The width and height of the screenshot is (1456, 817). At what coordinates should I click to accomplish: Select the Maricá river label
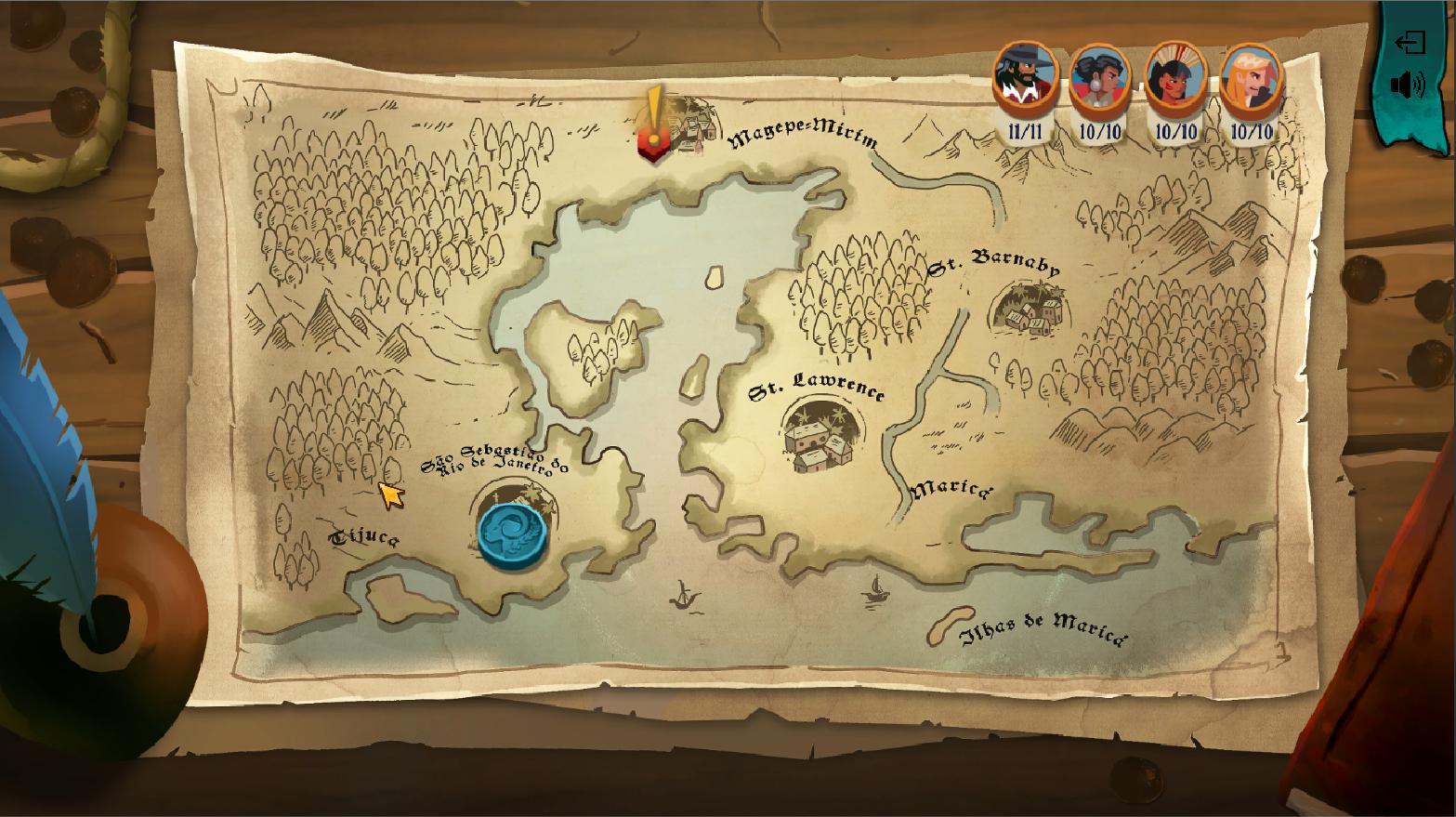[x=949, y=490]
